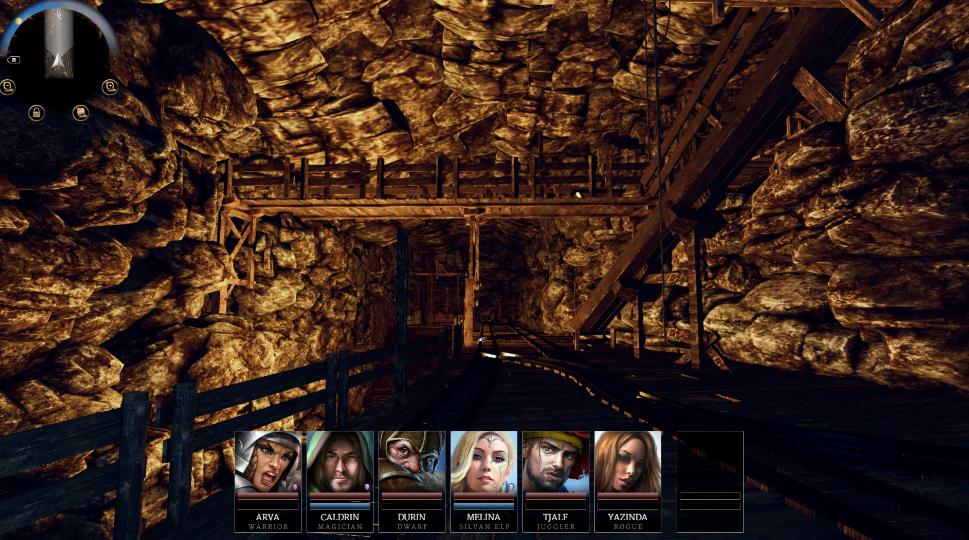Open the map scroll button

click(81, 112)
